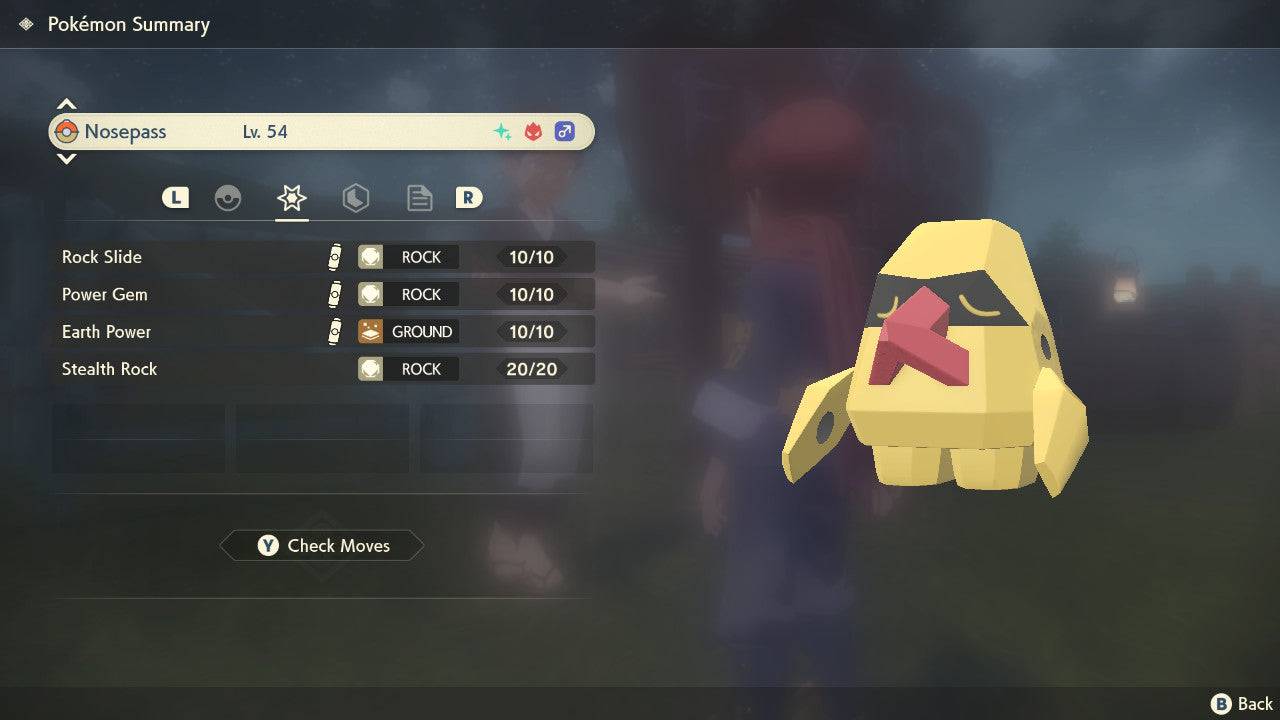Open the moves star tab
Viewport: 1280px width, 720px height.
[292, 198]
